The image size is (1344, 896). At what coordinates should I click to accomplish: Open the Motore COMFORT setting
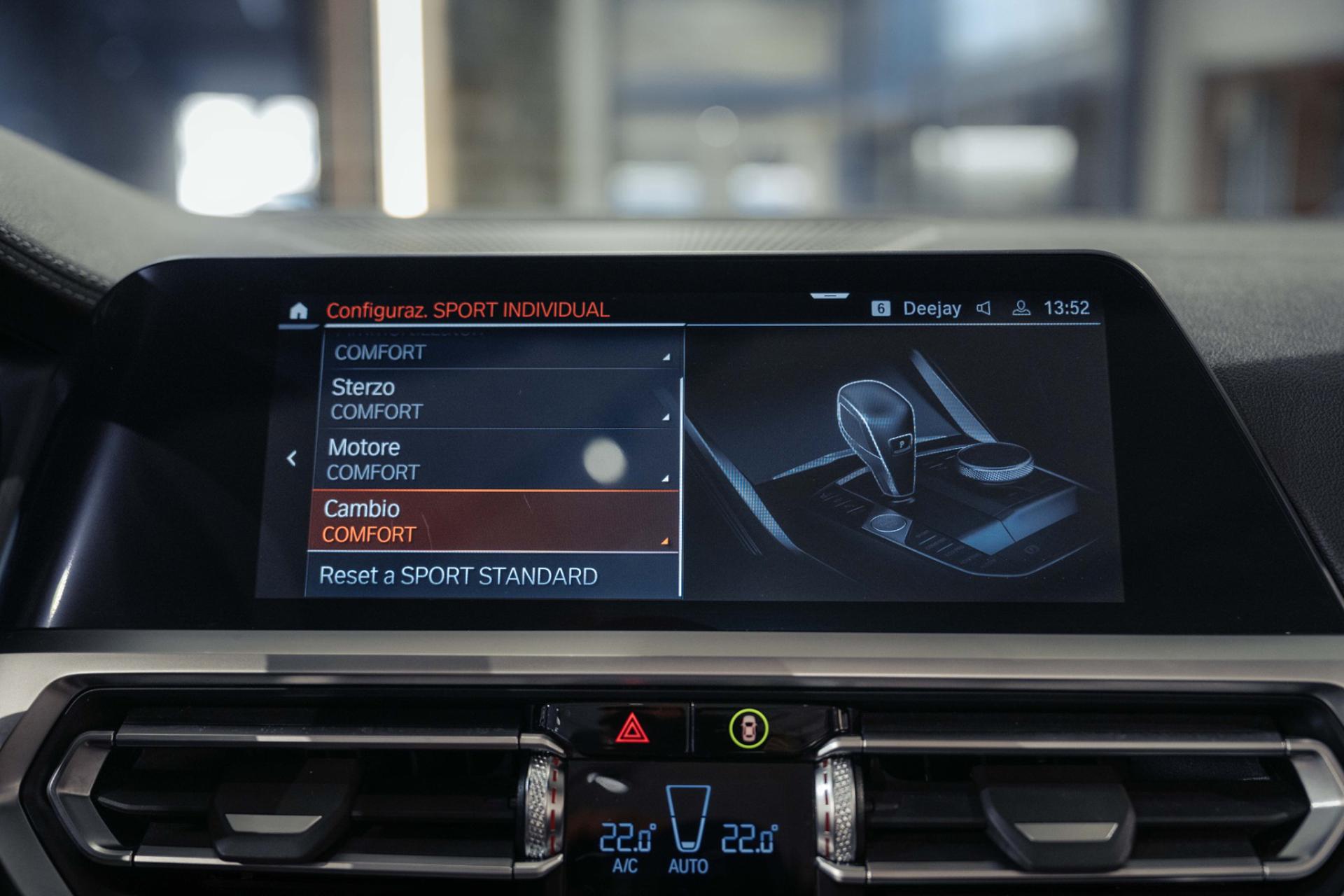498,459
